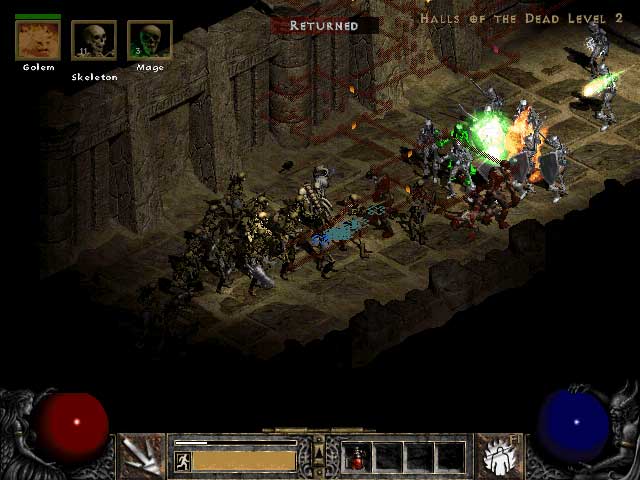Screen dimensions: 640x480
Task: Choose the Mage minion portrait
Action: (x=149, y=40)
